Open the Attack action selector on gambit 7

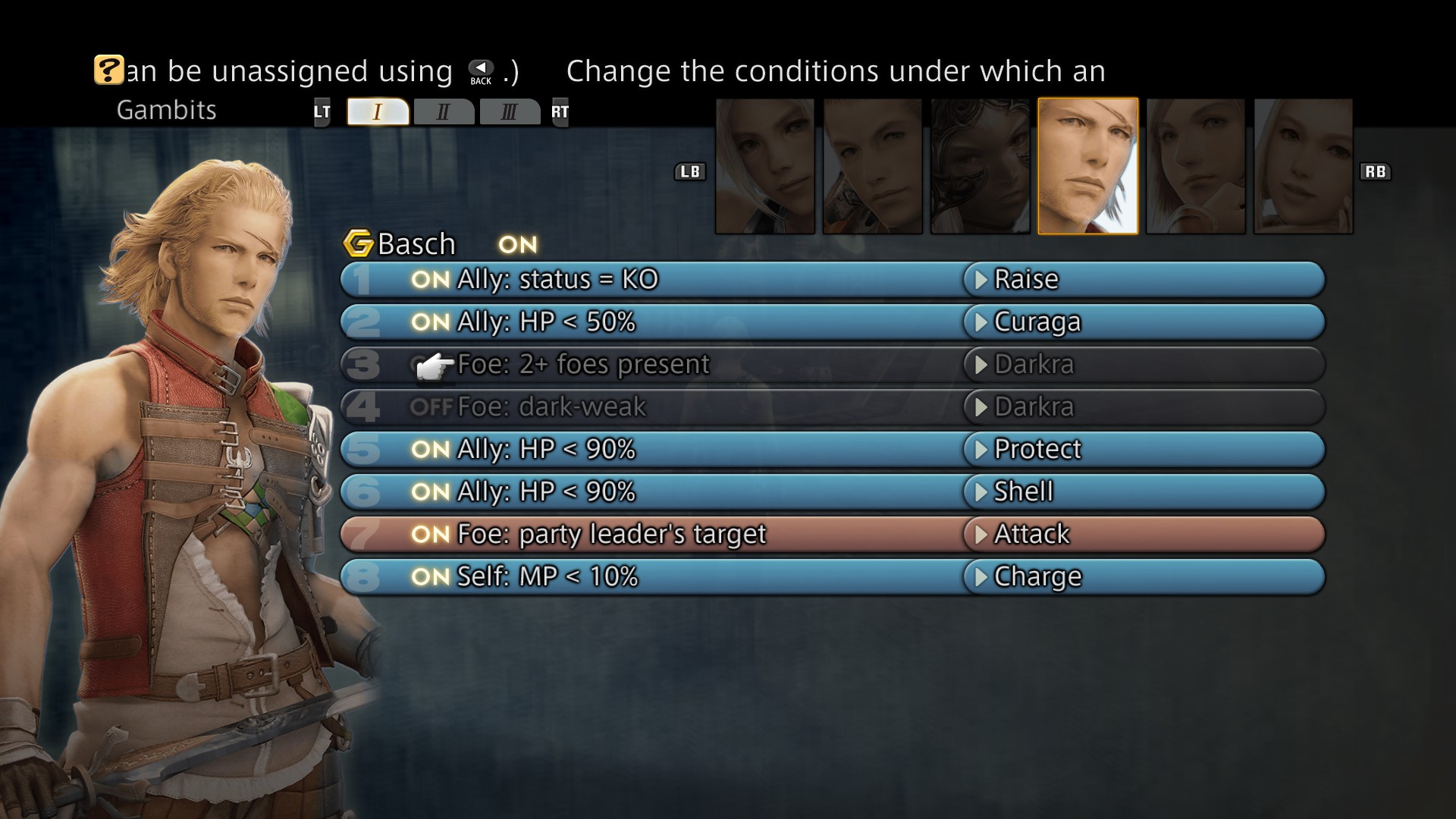point(1031,534)
